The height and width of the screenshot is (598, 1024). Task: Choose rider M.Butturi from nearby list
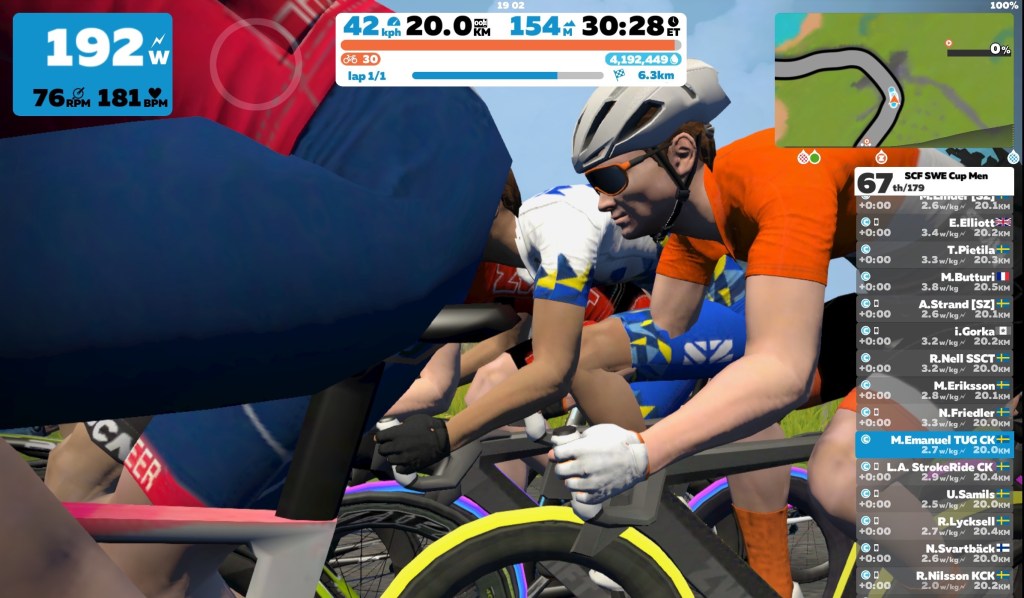934,281
